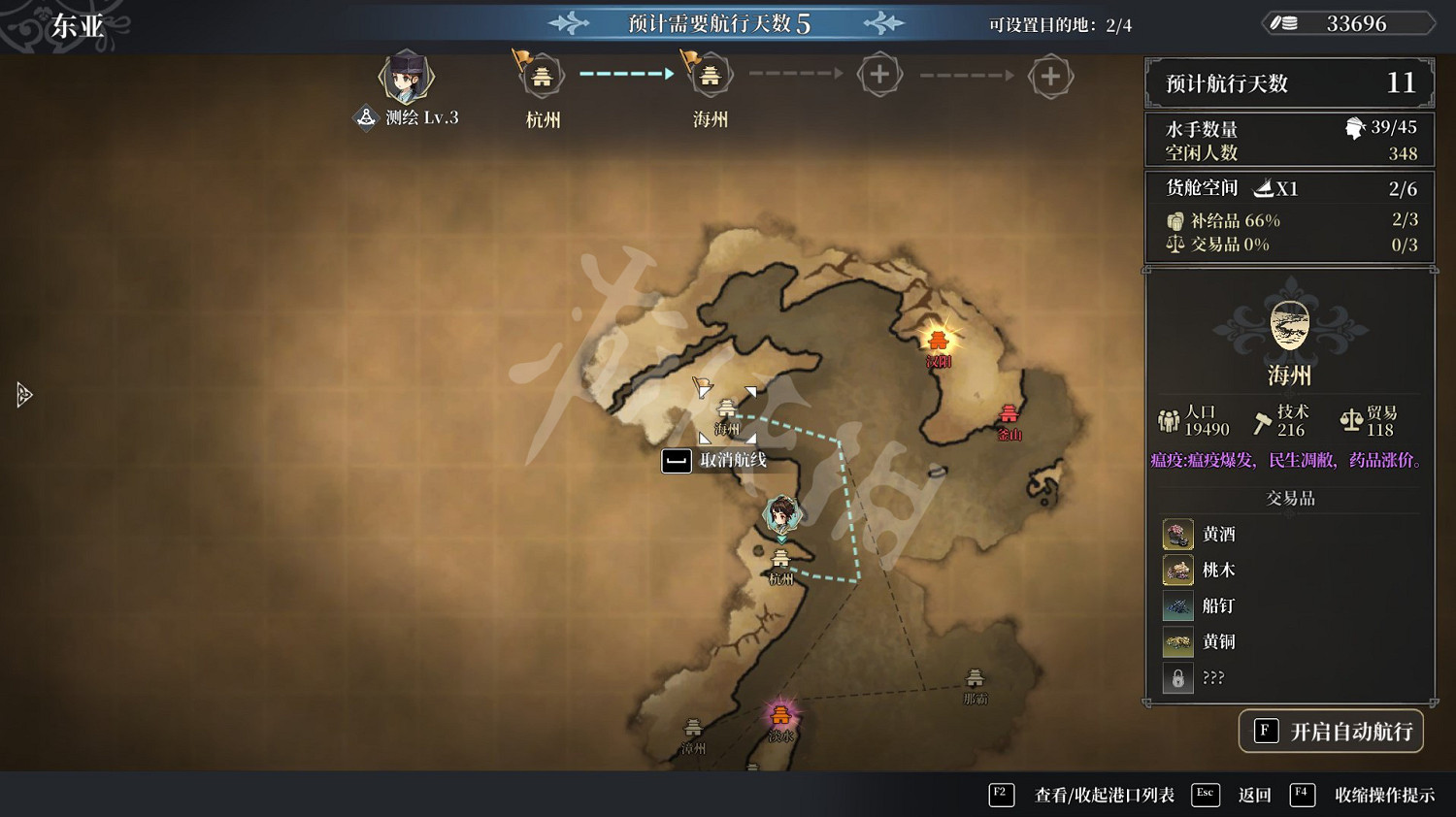Image resolution: width=1456 pixels, height=817 pixels.
Task: Select the 海州 destination flag icon
Action: click(709, 76)
